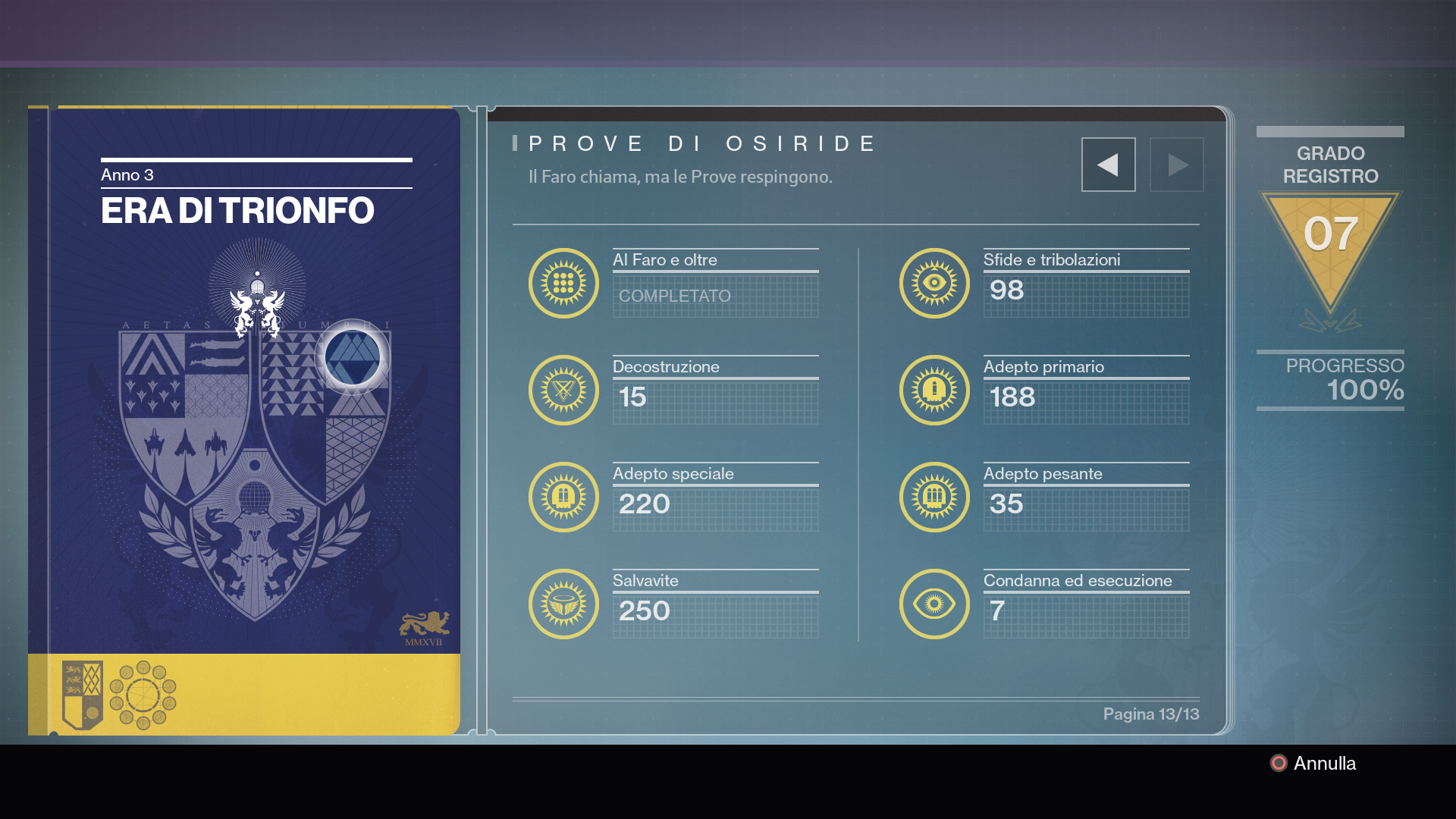Select the shield emblem on the yellow strip
The image size is (1456, 819).
click(82, 695)
